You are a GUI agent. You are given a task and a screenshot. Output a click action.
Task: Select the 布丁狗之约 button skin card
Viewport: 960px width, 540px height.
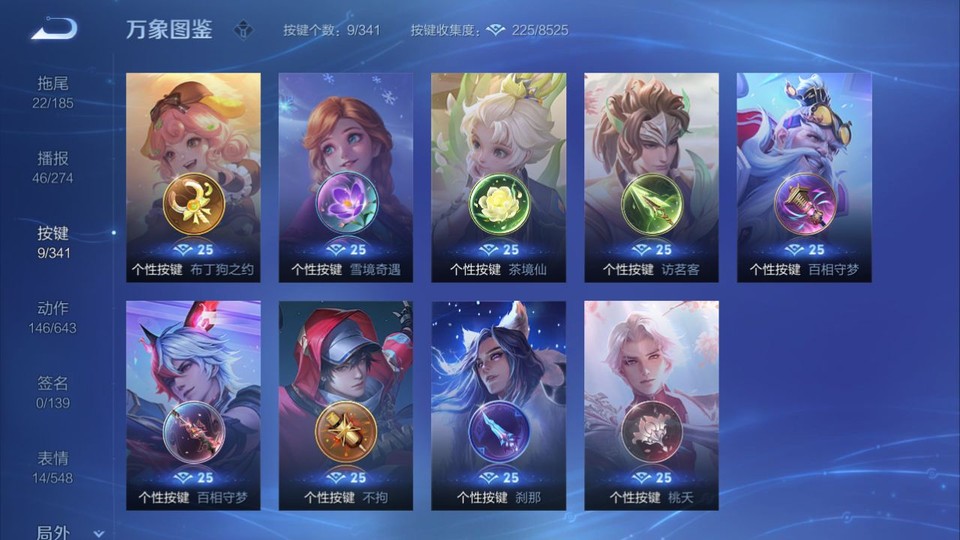[x=193, y=177]
